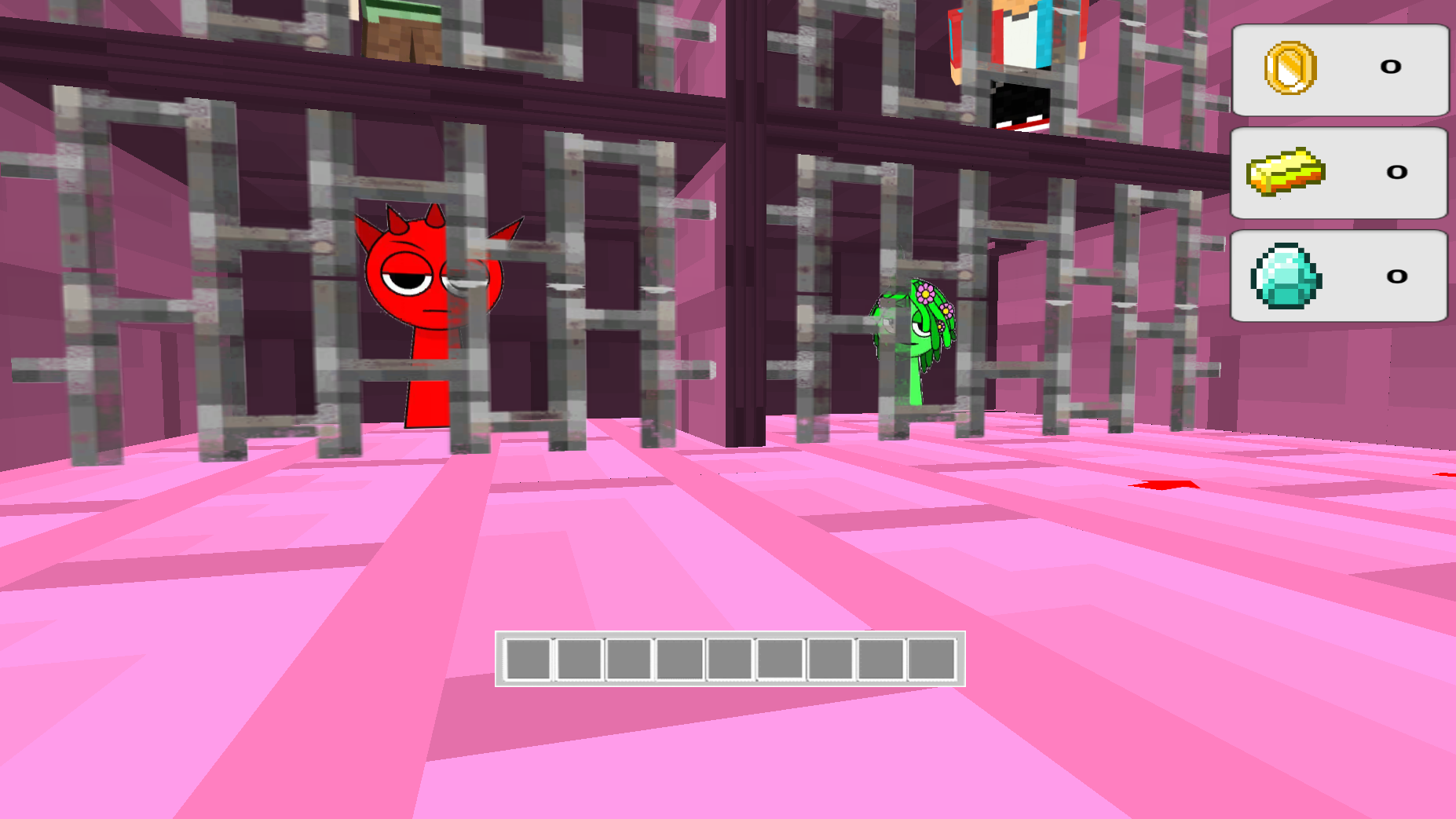This screenshot has height=819, width=1456.
Task: Click the diamond resource icon
Action: point(1288,278)
